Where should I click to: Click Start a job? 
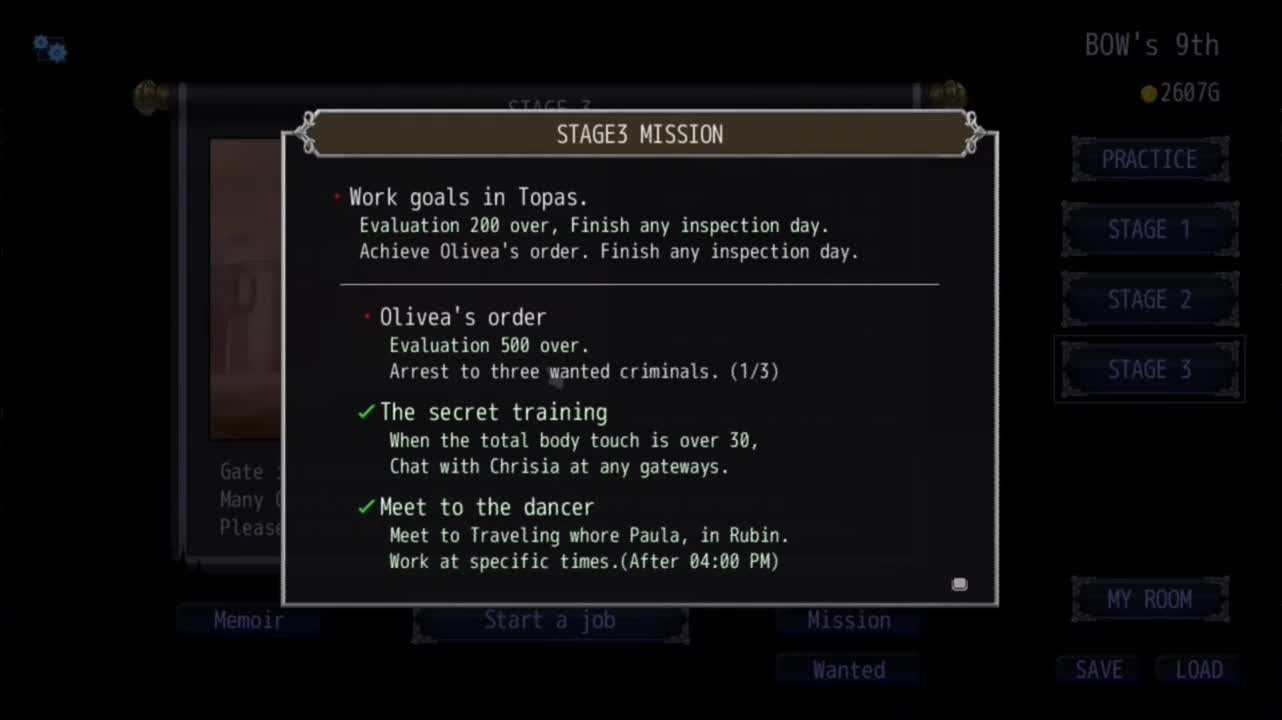pyautogui.click(x=550, y=621)
